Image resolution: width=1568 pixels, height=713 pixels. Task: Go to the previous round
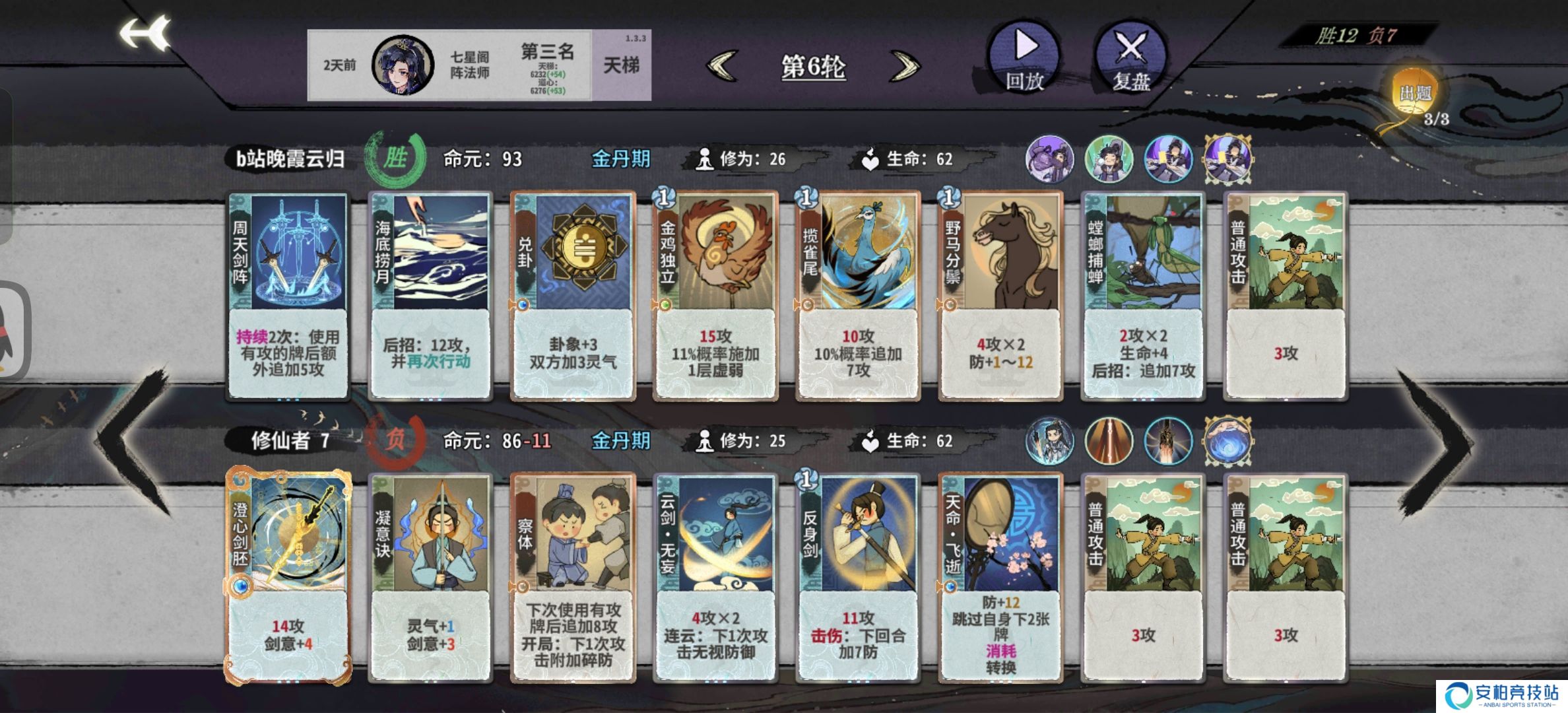click(x=722, y=66)
